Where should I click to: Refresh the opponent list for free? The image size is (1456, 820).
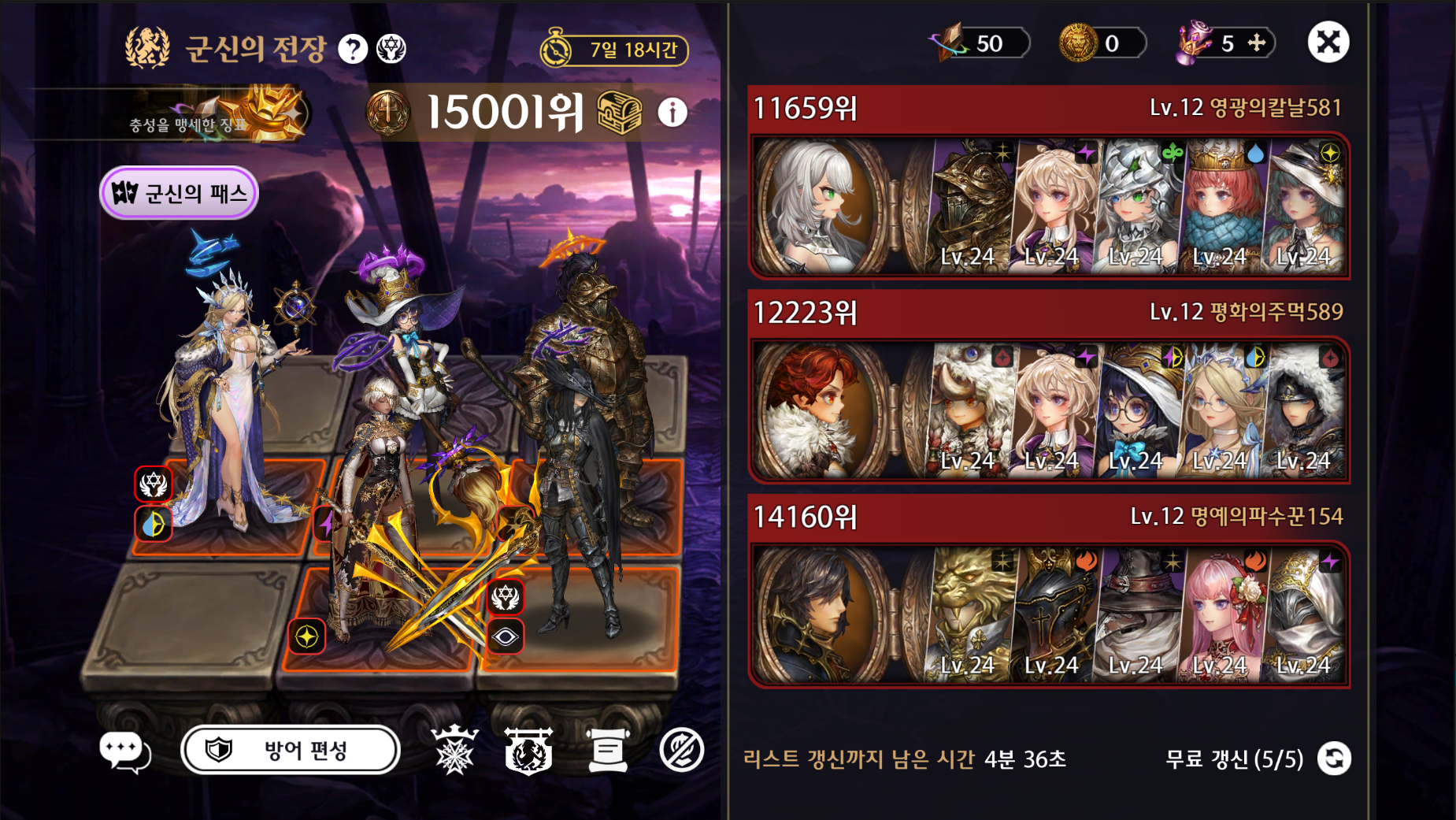[x=1335, y=759]
